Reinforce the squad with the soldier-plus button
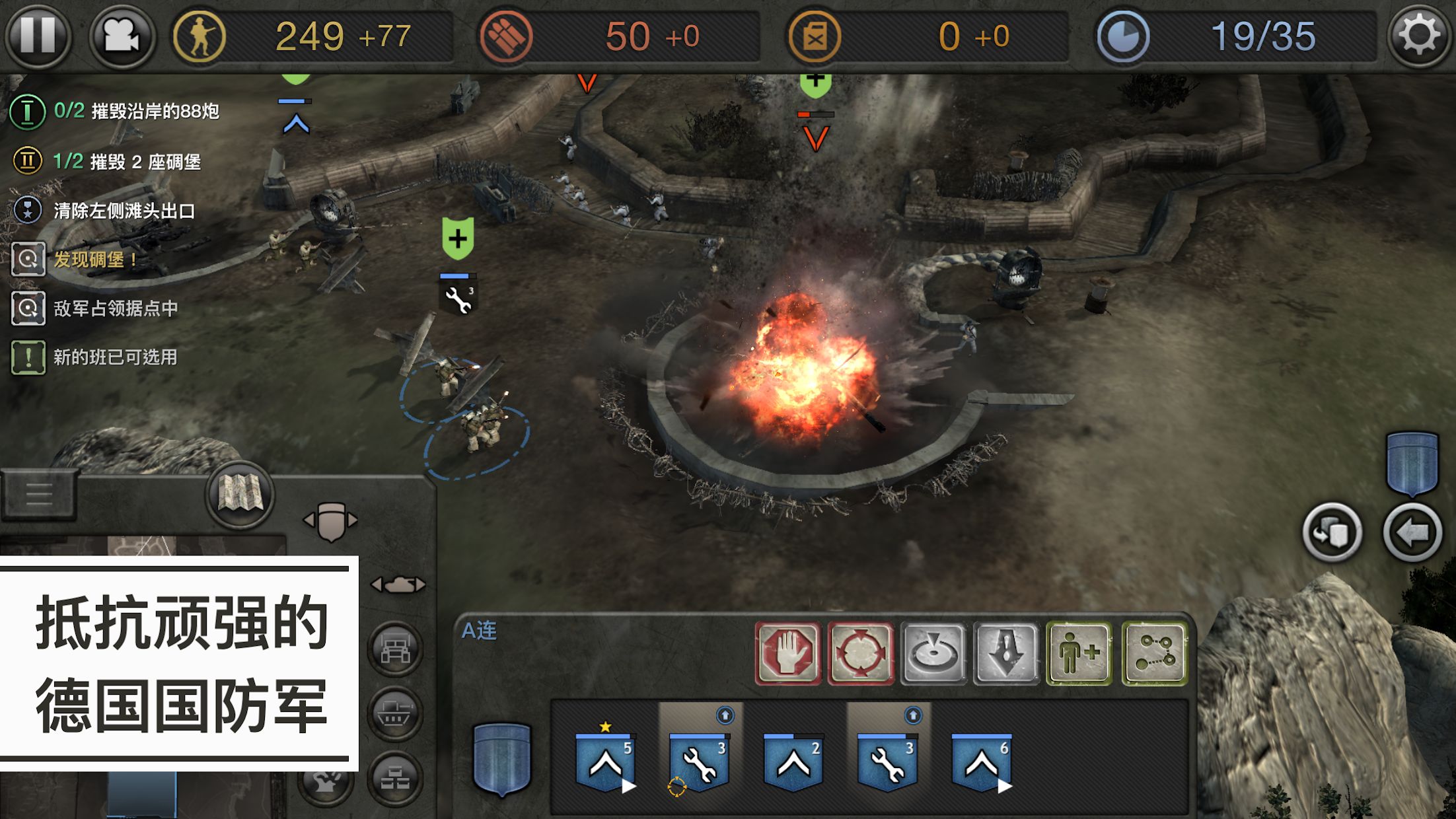 [x=1079, y=653]
